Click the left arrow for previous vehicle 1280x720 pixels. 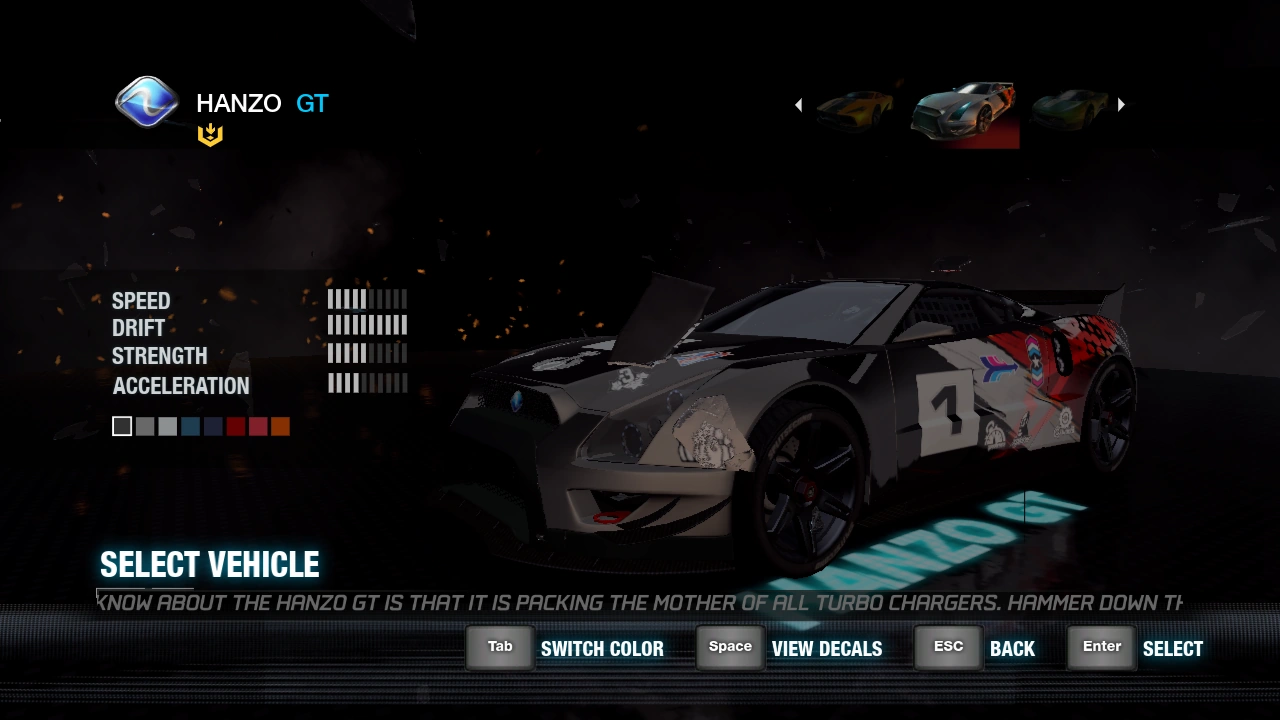tap(798, 105)
